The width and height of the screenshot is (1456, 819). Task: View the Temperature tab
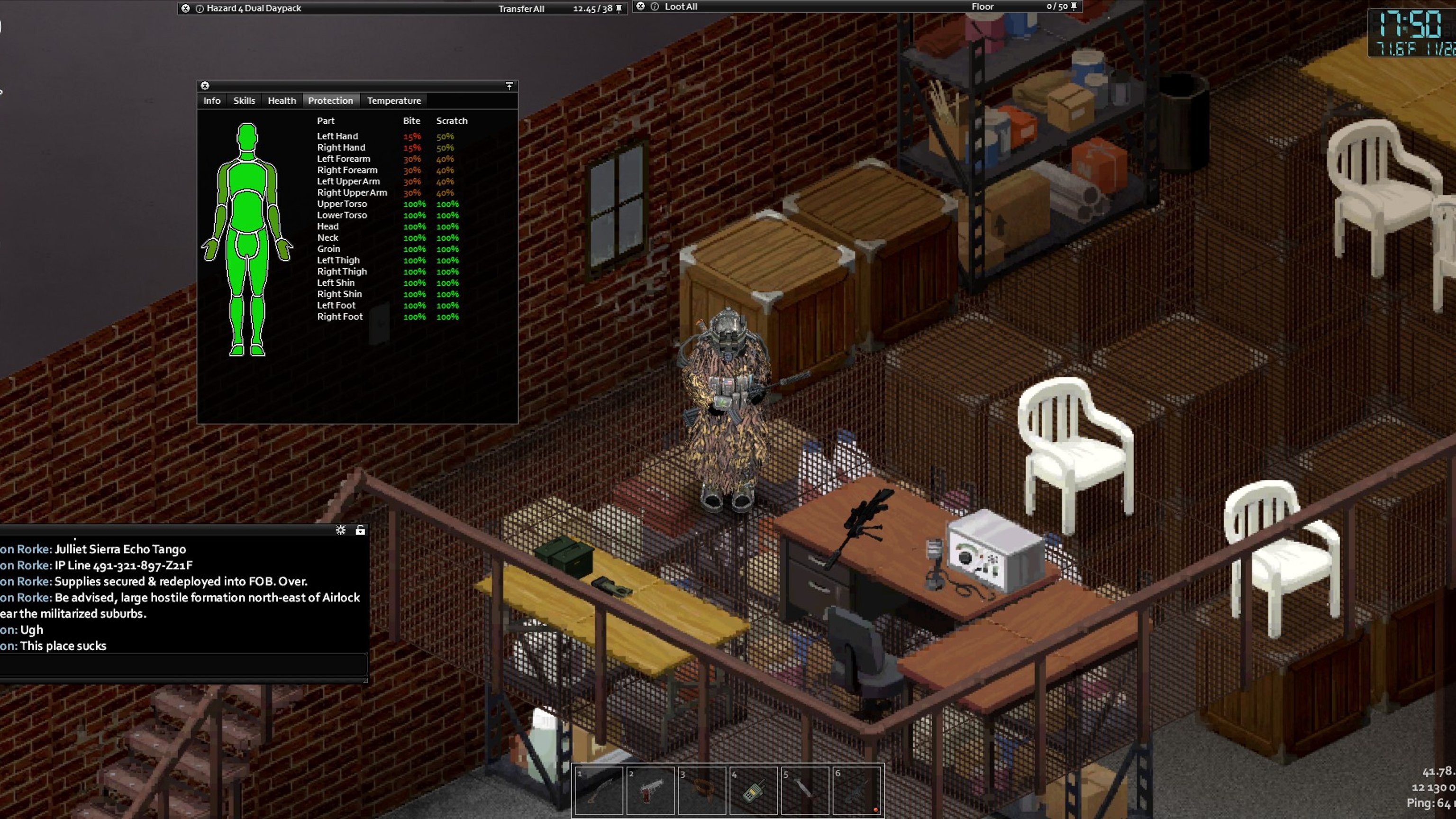tap(394, 100)
